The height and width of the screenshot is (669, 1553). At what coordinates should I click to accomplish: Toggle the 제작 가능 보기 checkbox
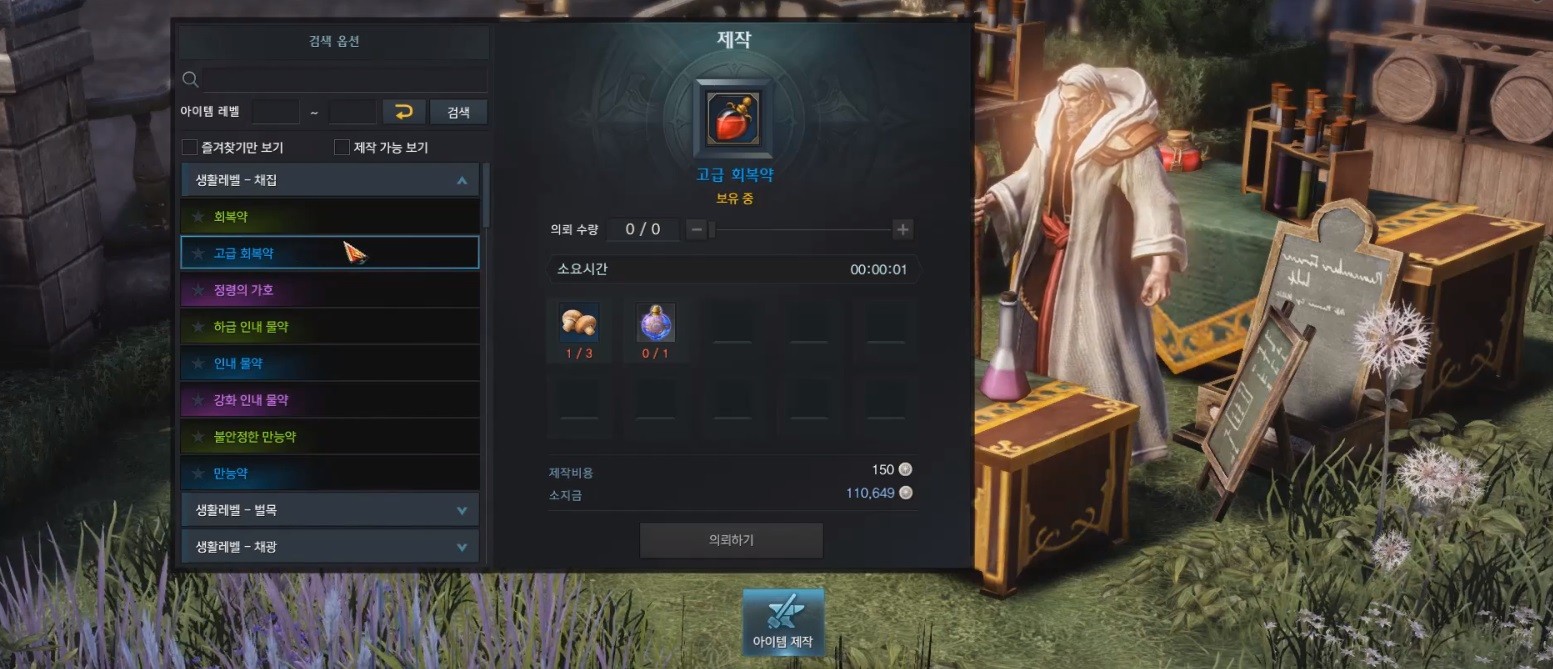coord(342,148)
